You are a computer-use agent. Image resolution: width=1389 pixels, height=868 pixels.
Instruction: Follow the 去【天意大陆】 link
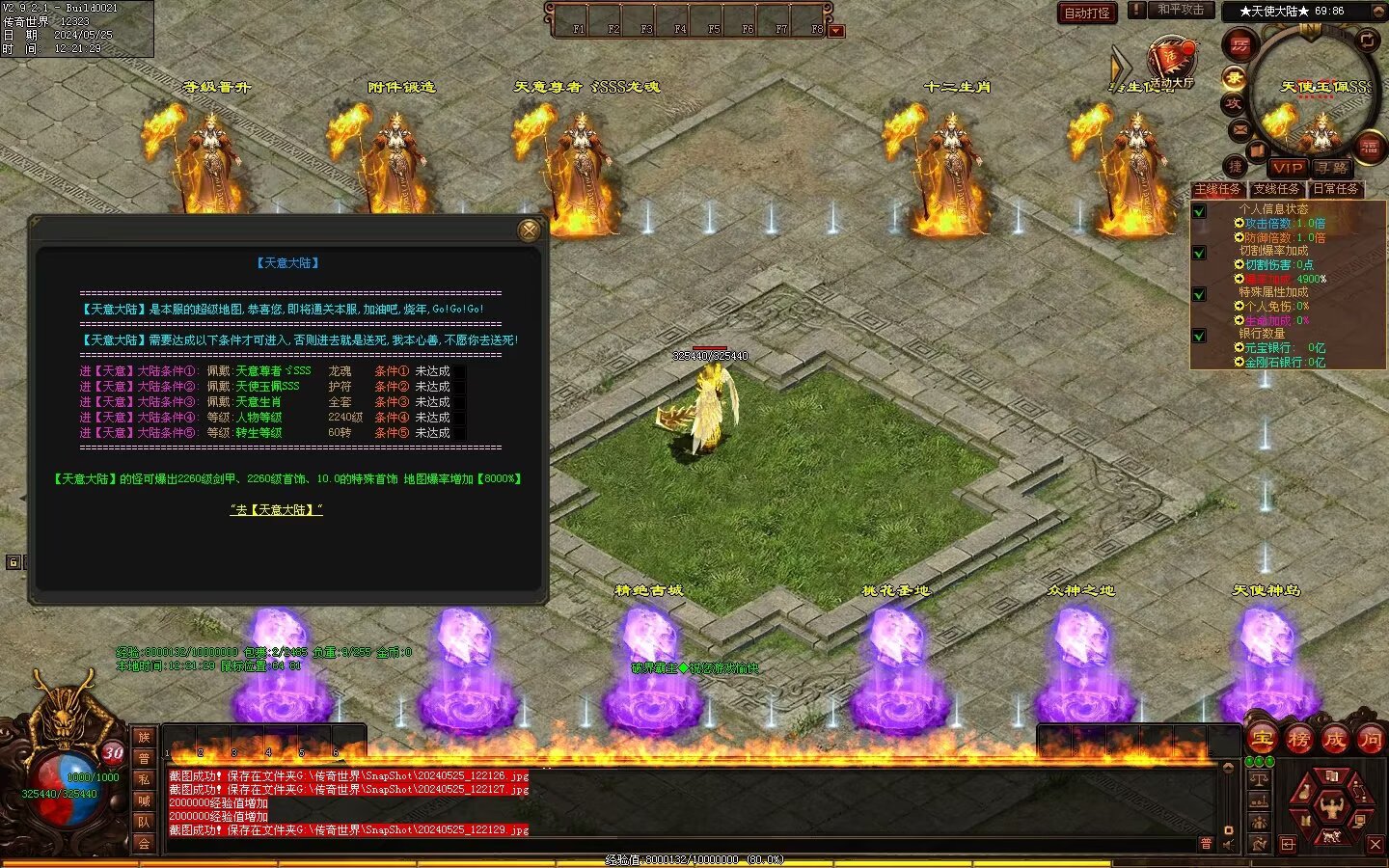[x=276, y=509]
